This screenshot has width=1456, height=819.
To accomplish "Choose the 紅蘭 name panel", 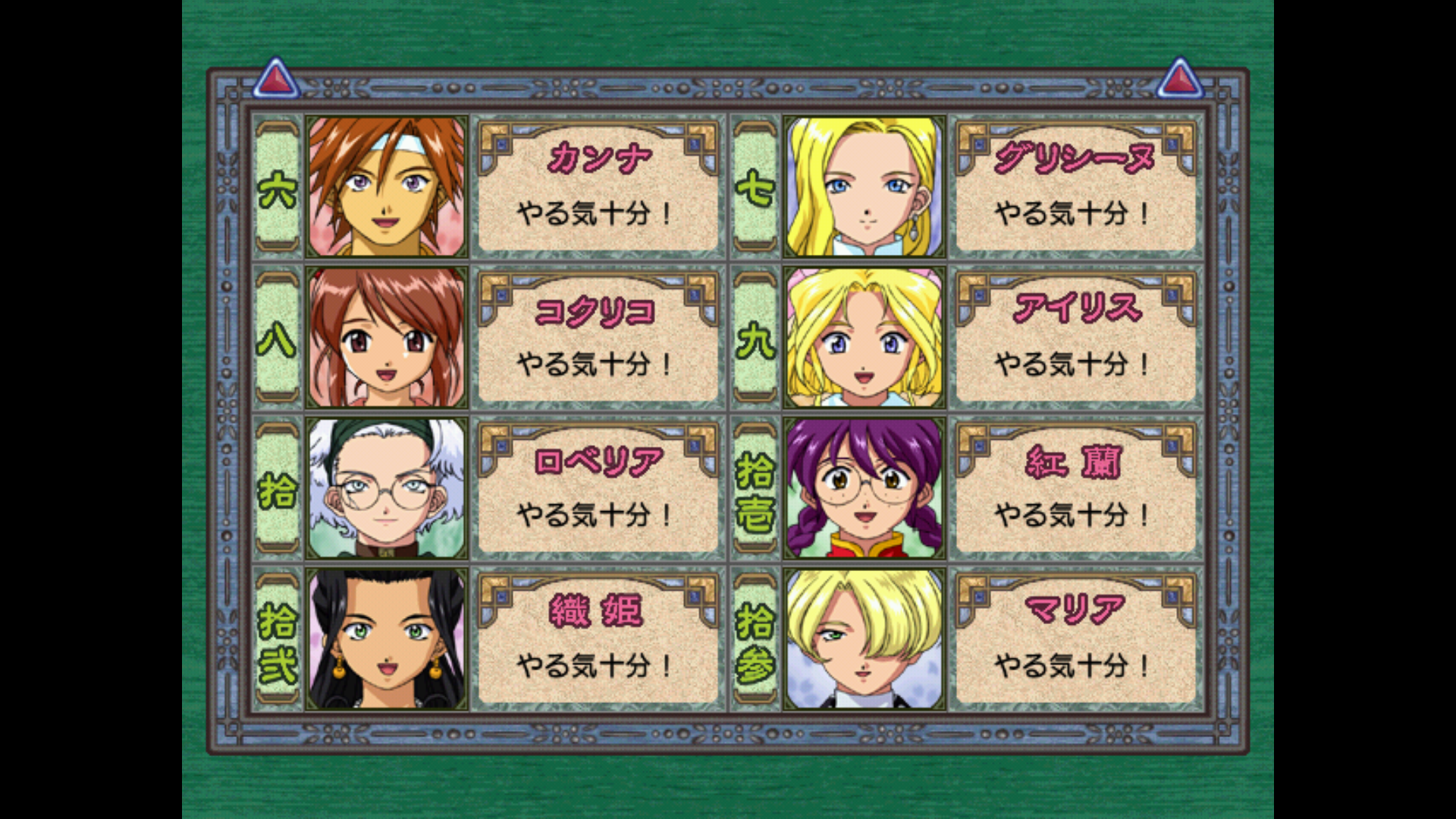I will [1075, 488].
